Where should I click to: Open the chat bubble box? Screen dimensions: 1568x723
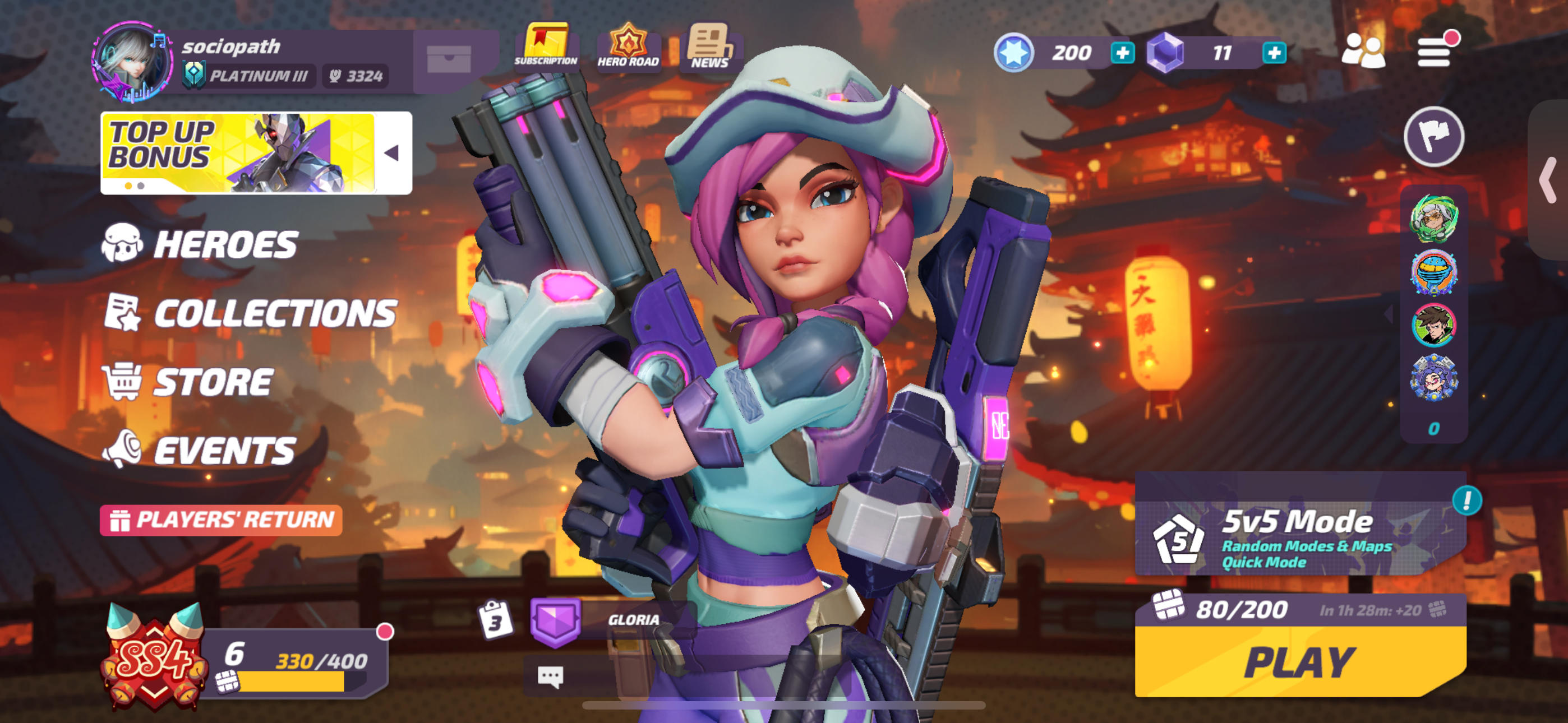[x=550, y=676]
